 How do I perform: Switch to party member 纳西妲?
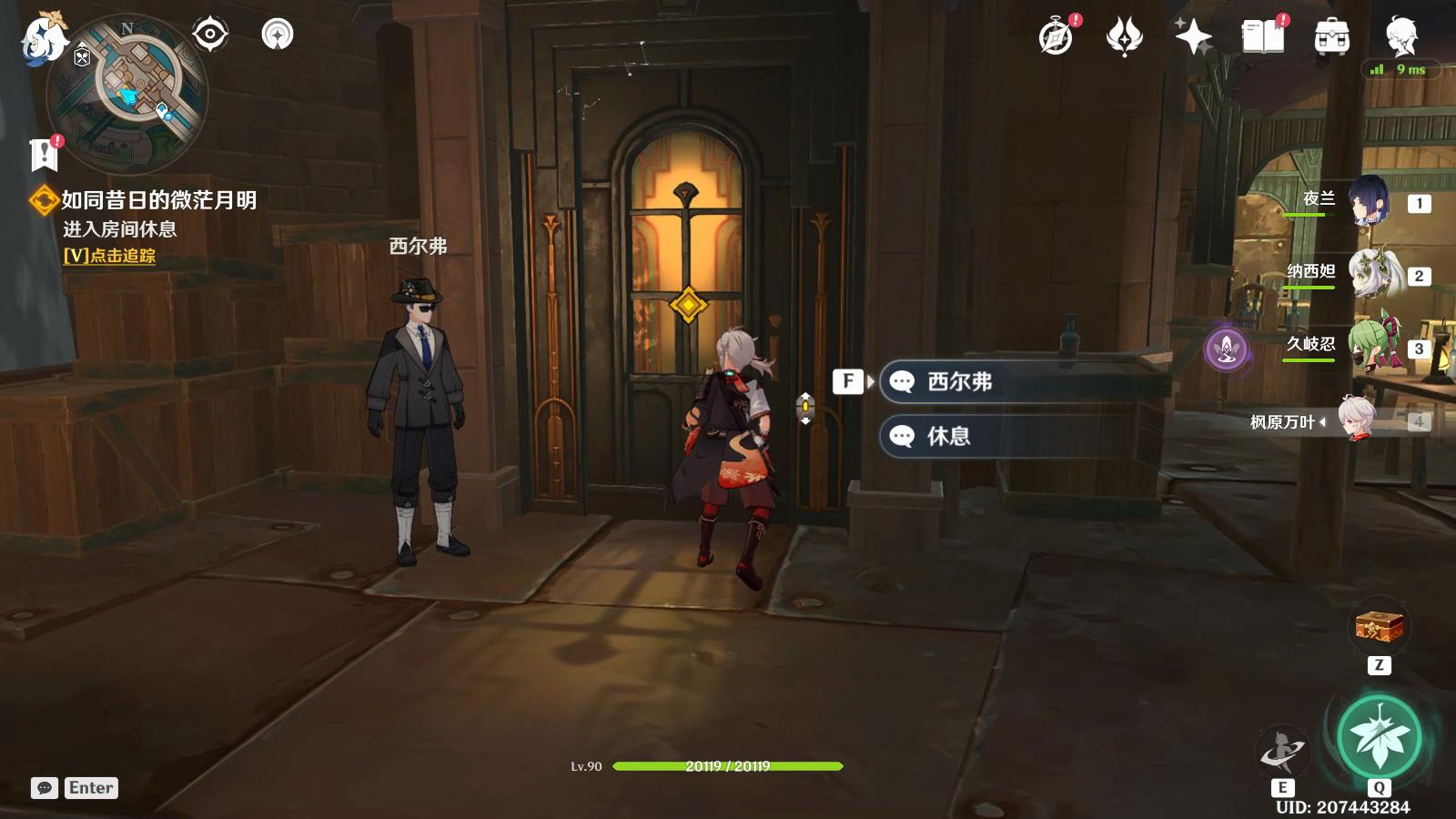click(x=1370, y=274)
